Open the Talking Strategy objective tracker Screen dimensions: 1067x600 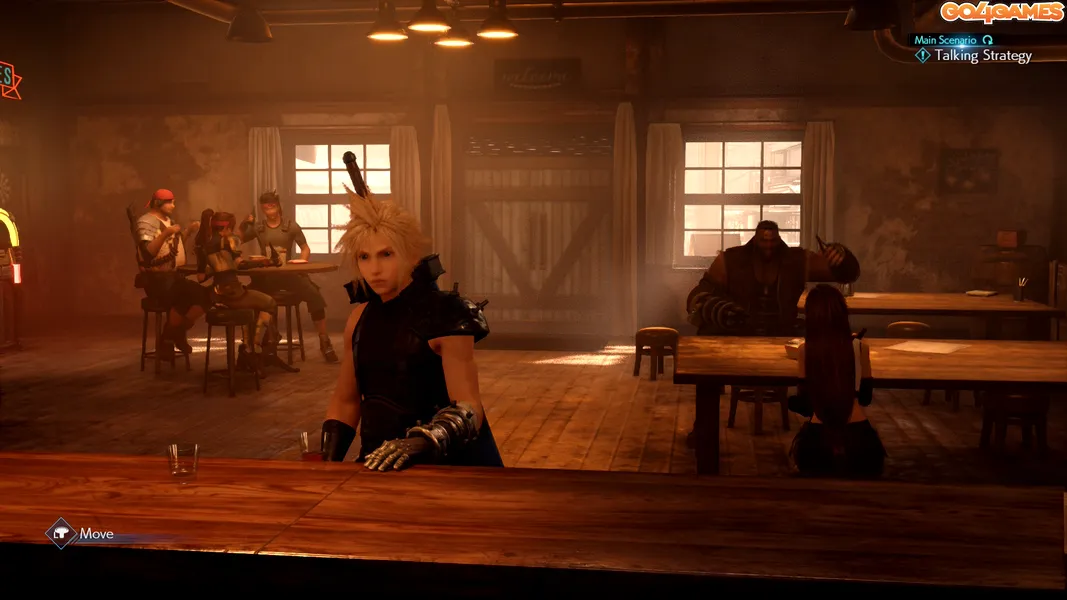981,56
